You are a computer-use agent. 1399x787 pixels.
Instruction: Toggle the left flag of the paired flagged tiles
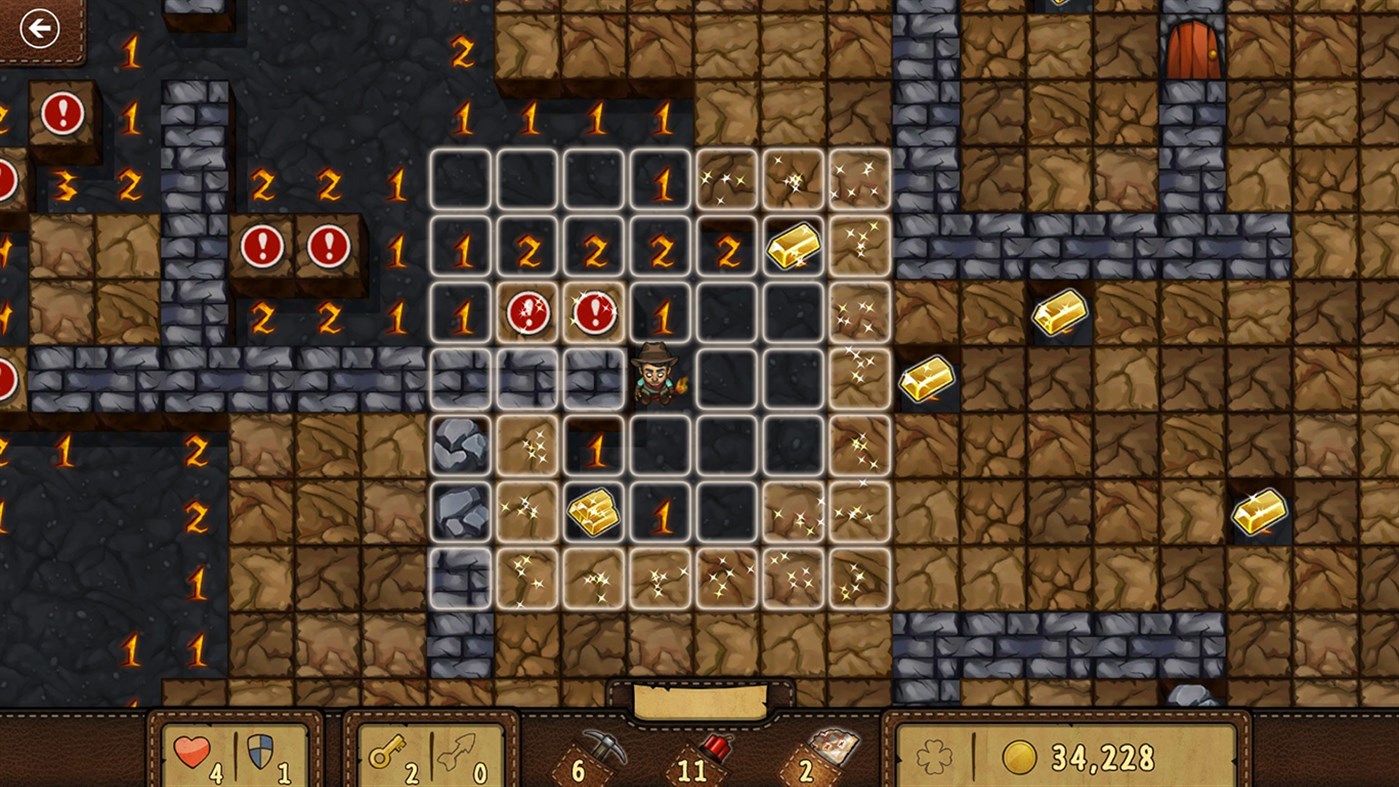coord(263,245)
